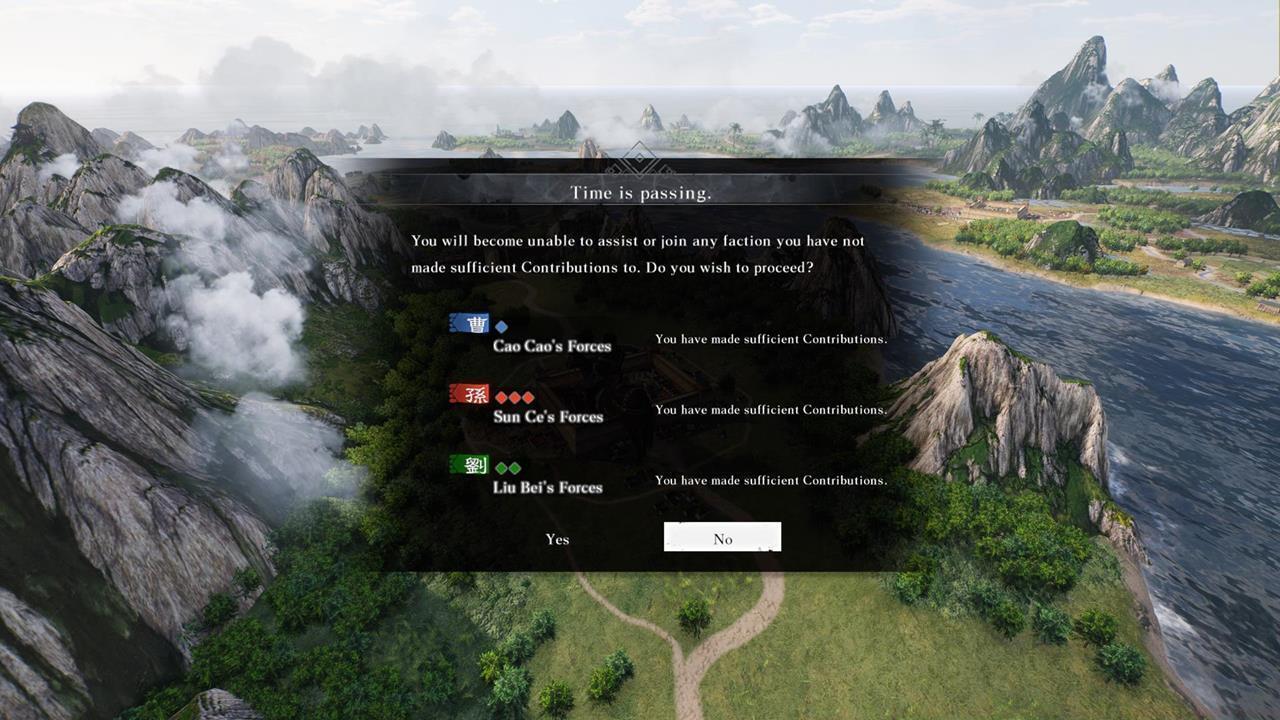This screenshot has width=1280, height=720.
Task: Click the first green diamond for Liu Bei
Action: point(501,466)
